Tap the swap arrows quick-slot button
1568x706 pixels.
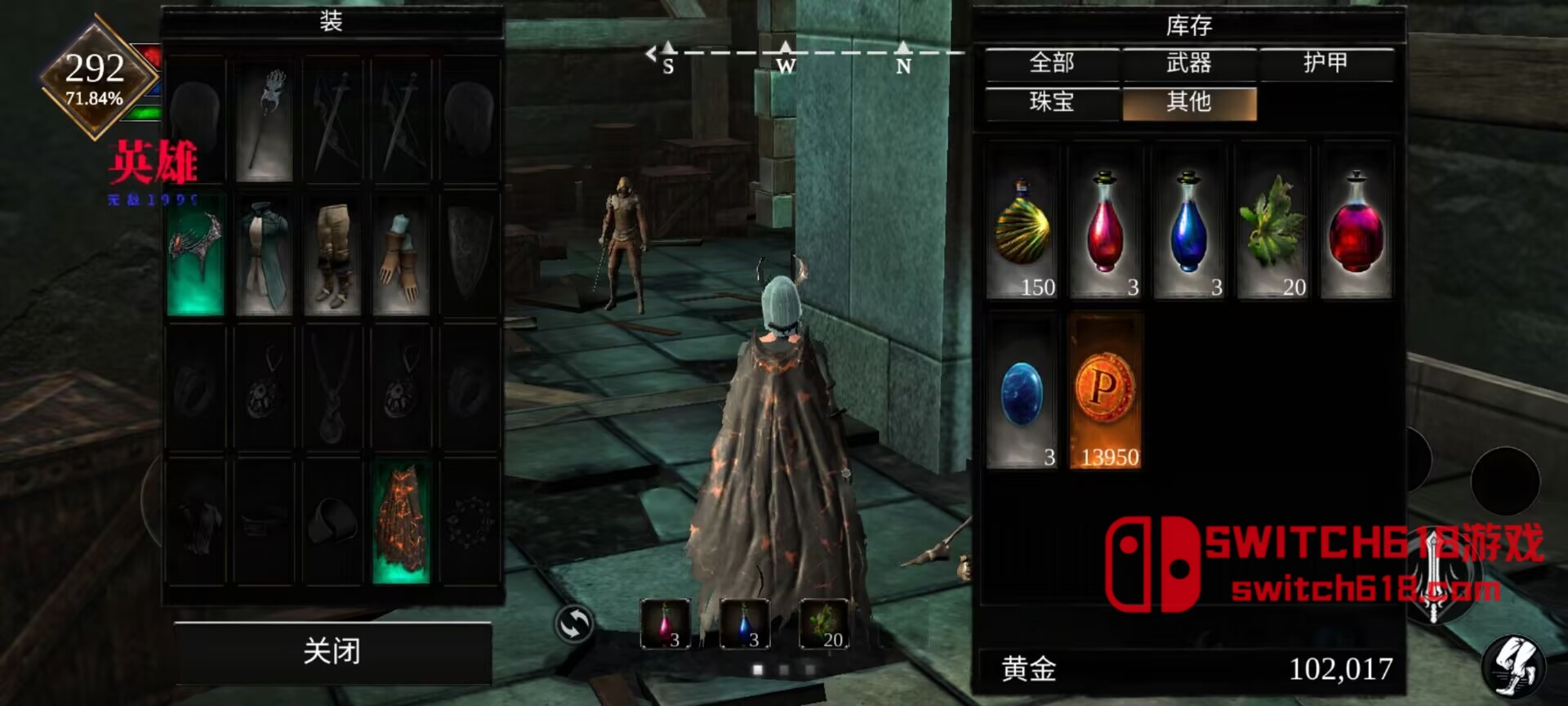click(574, 625)
